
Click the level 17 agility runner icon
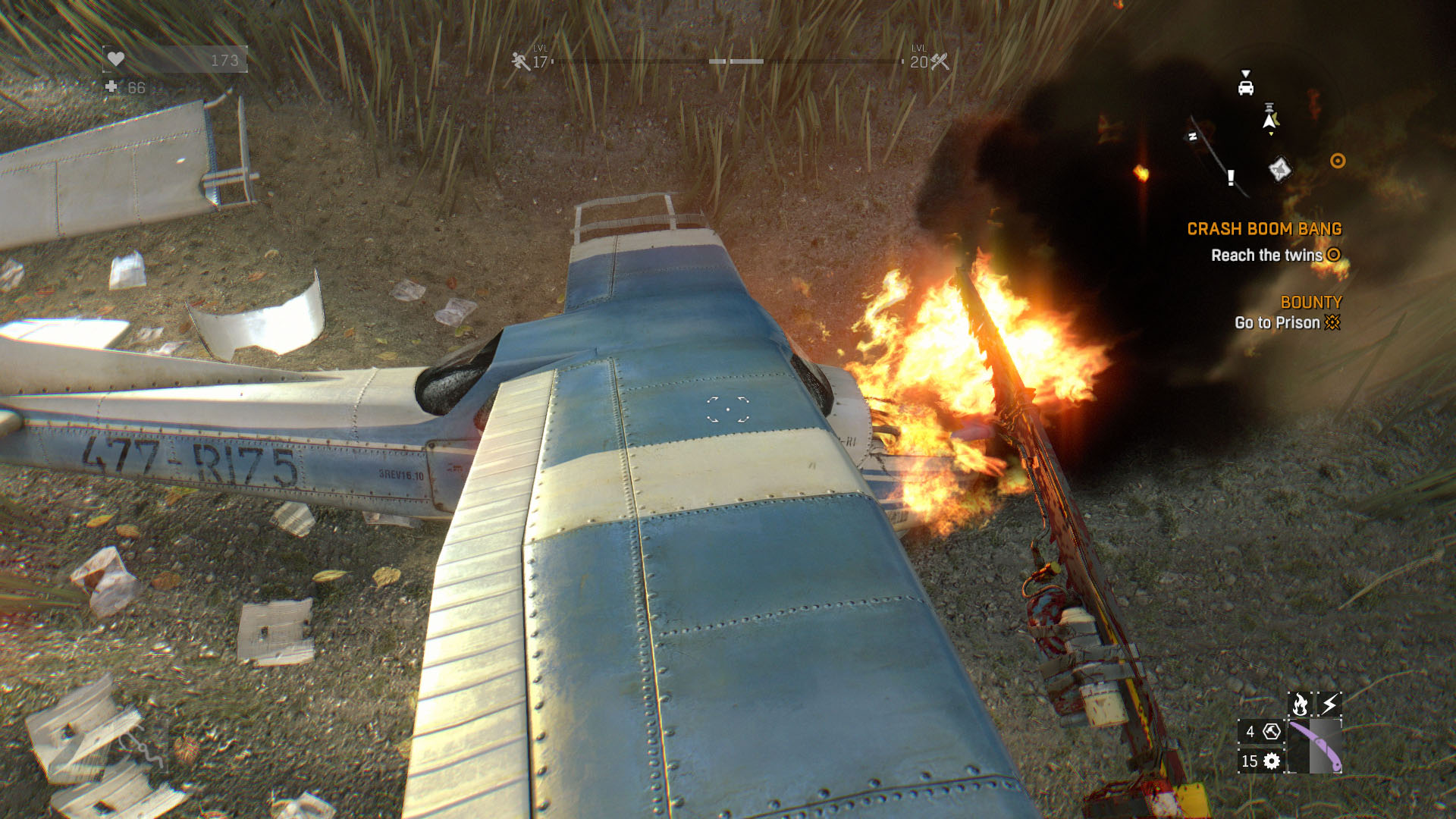[520, 61]
